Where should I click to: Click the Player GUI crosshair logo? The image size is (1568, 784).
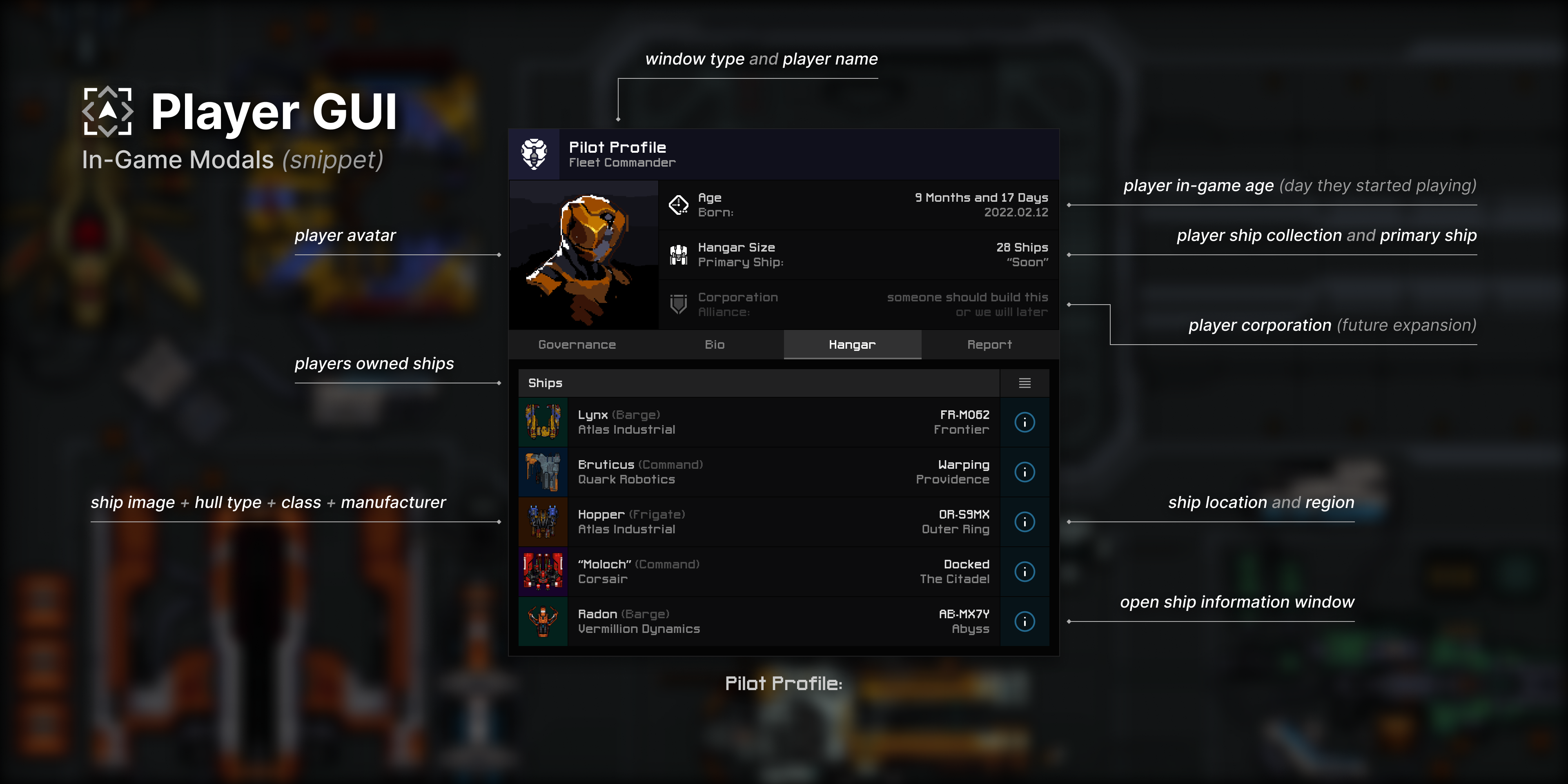[x=108, y=111]
